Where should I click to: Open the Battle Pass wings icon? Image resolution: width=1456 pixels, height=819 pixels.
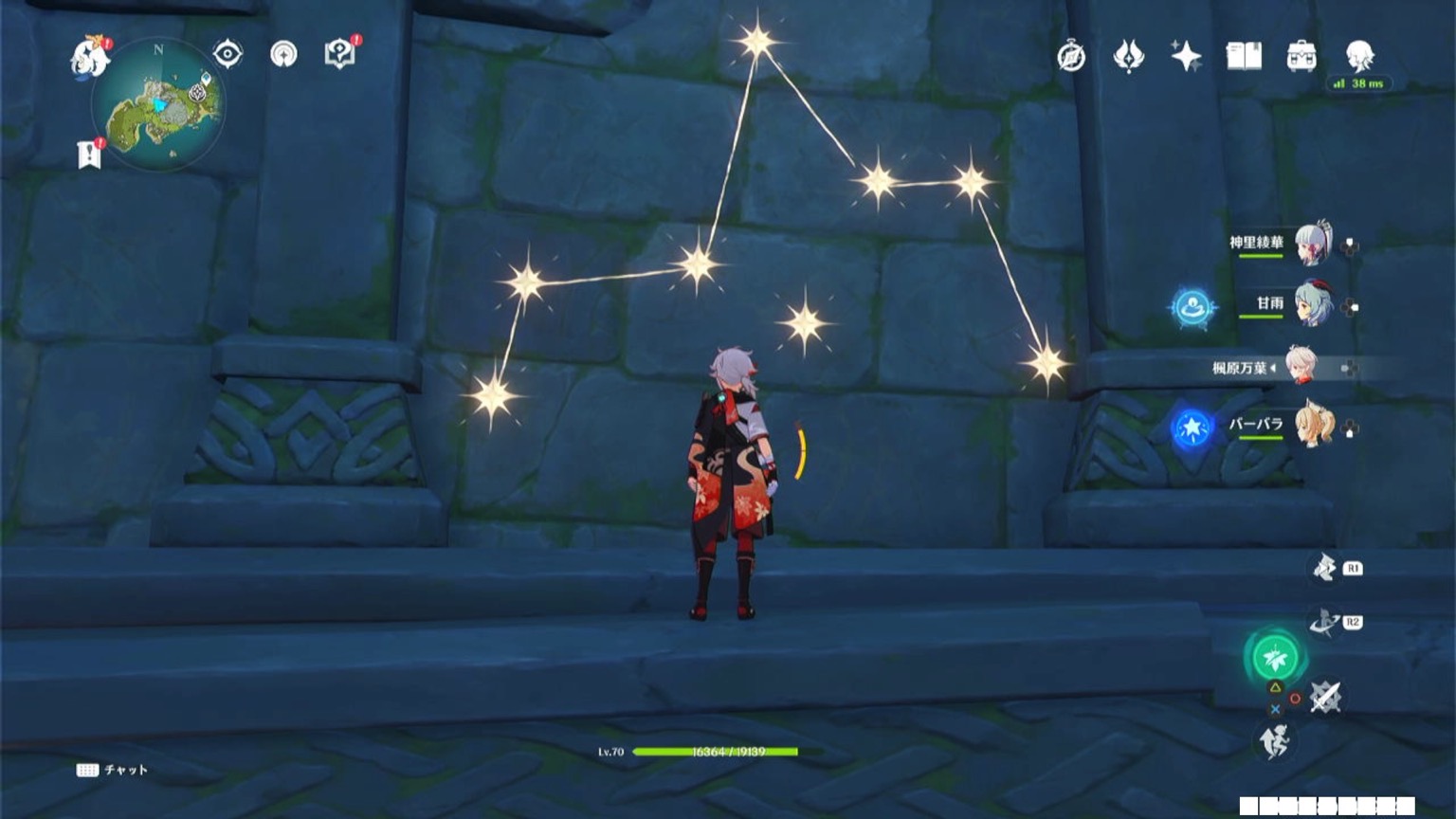click(x=1128, y=57)
